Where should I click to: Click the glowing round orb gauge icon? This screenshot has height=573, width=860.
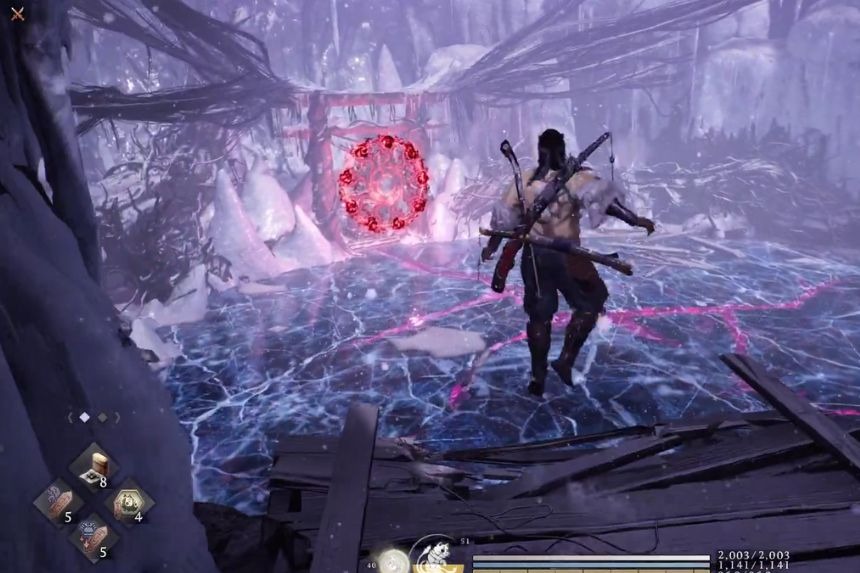coord(392,561)
